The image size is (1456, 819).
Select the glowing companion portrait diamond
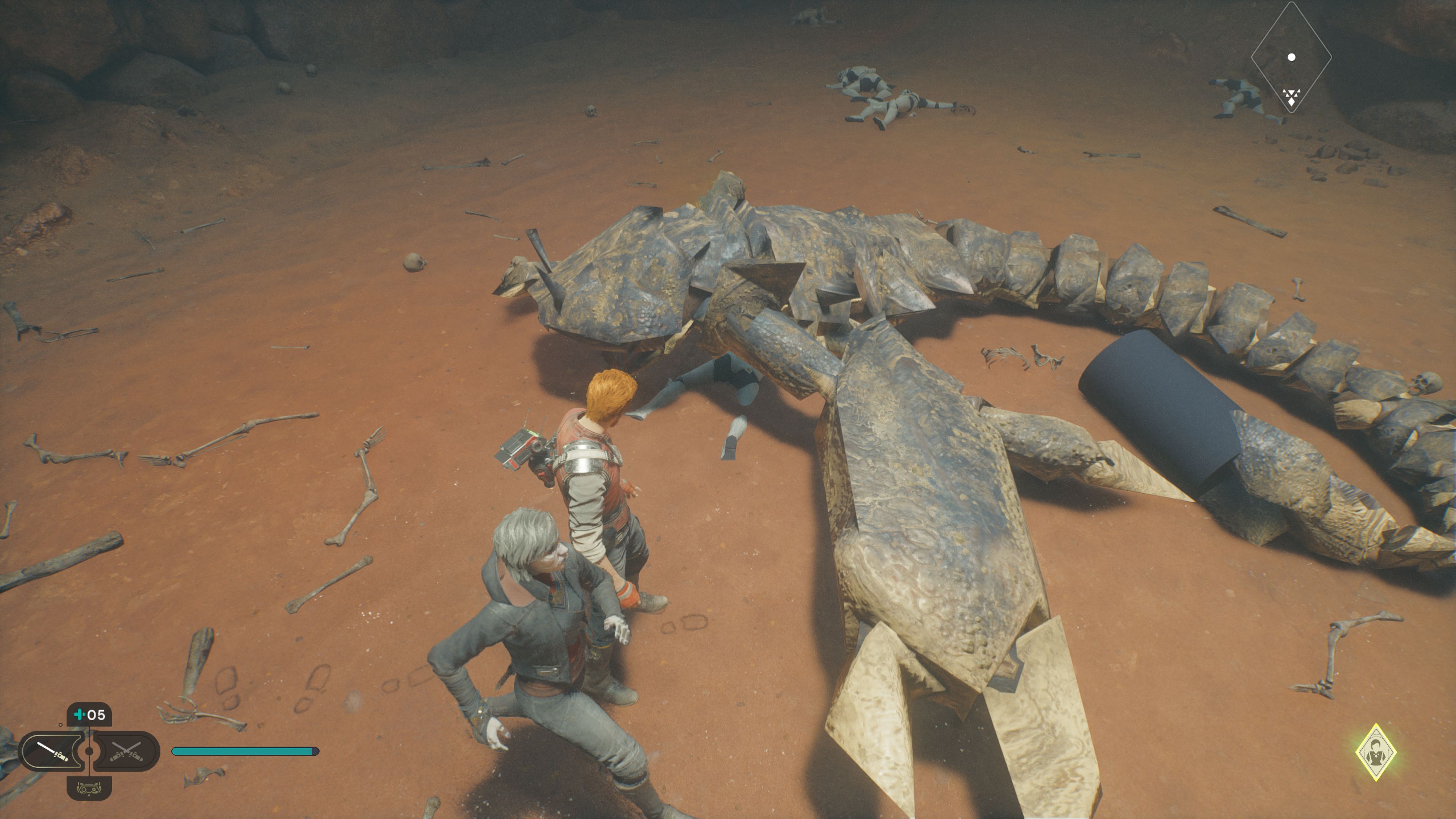pos(1376,752)
